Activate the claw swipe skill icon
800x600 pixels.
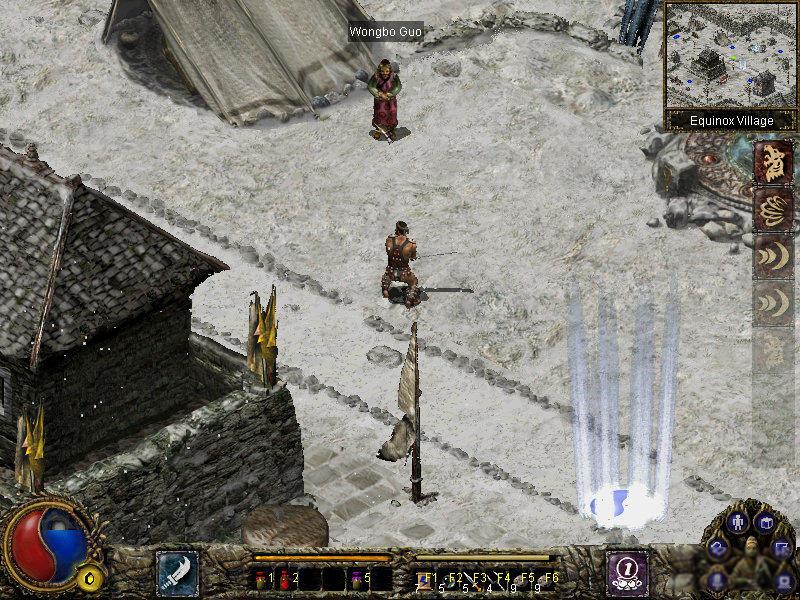(773, 209)
